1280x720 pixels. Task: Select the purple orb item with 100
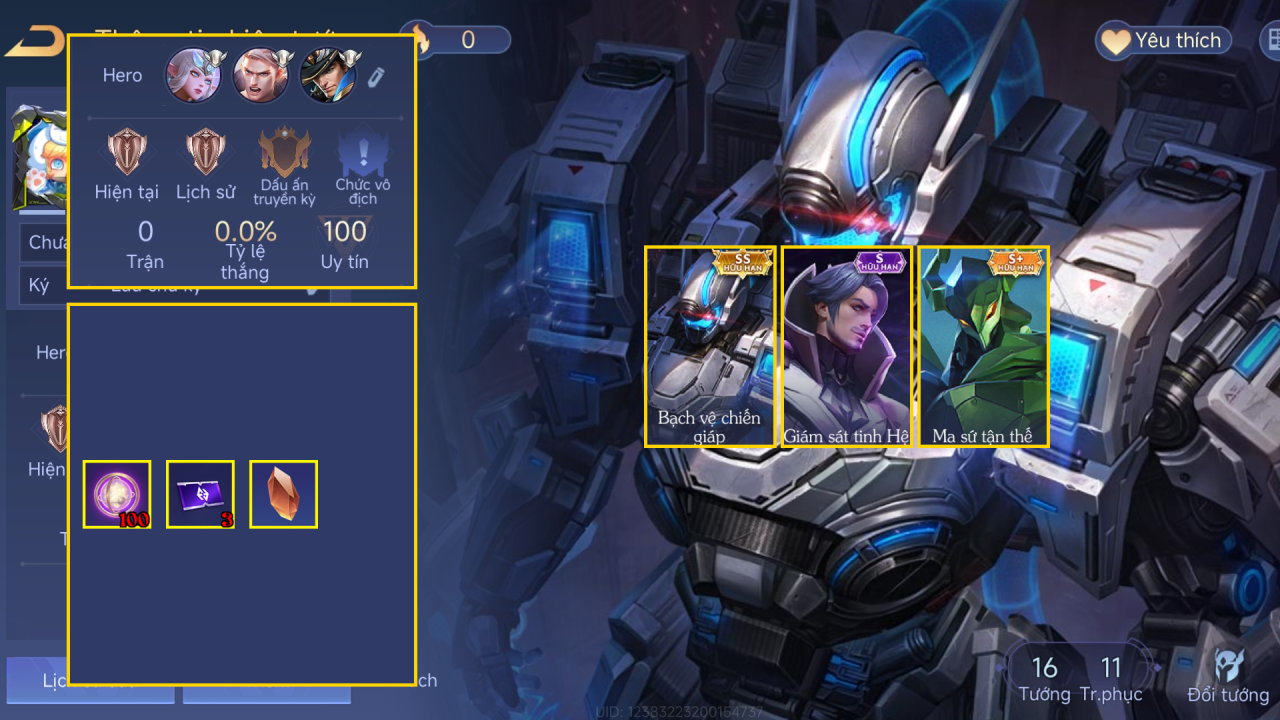click(x=117, y=494)
